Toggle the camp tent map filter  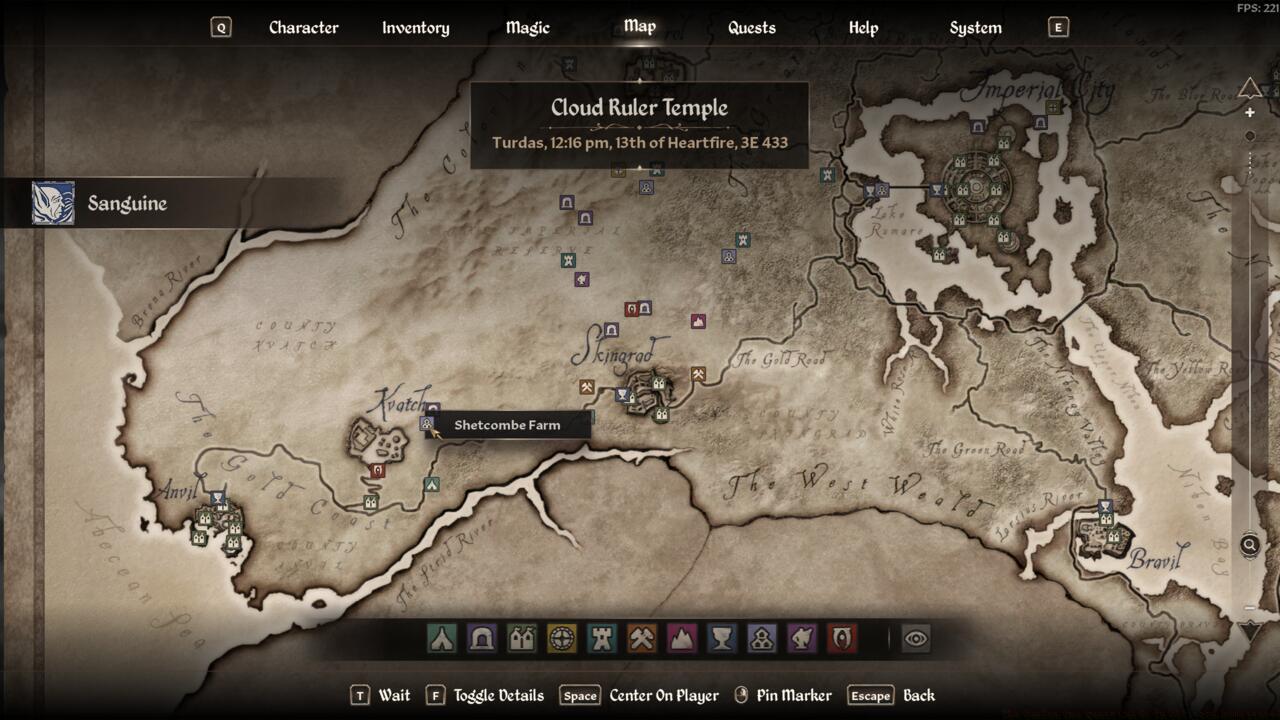[x=442, y=638]
